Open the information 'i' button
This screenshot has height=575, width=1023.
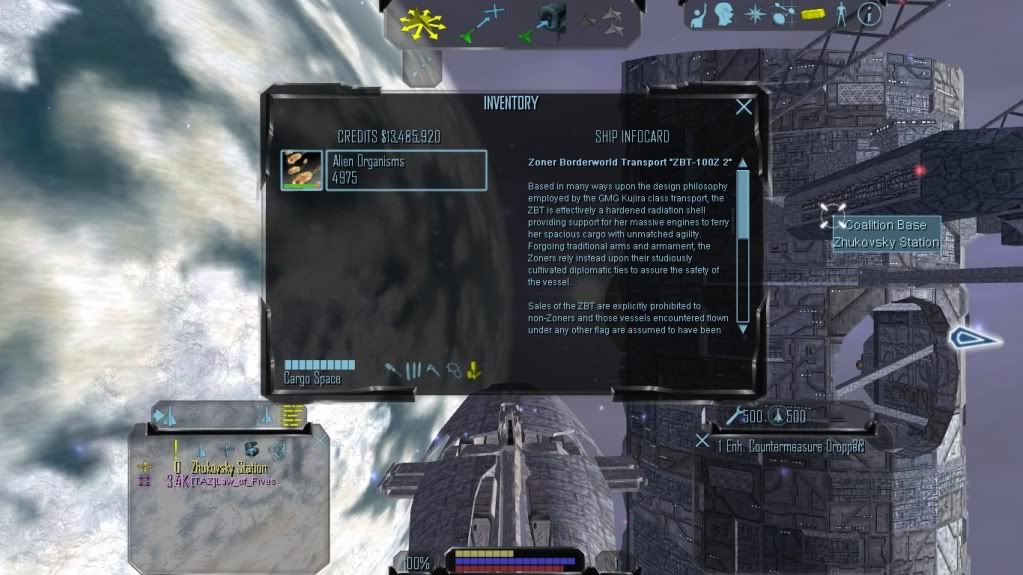pyautogui.click(x=869, y=14)
